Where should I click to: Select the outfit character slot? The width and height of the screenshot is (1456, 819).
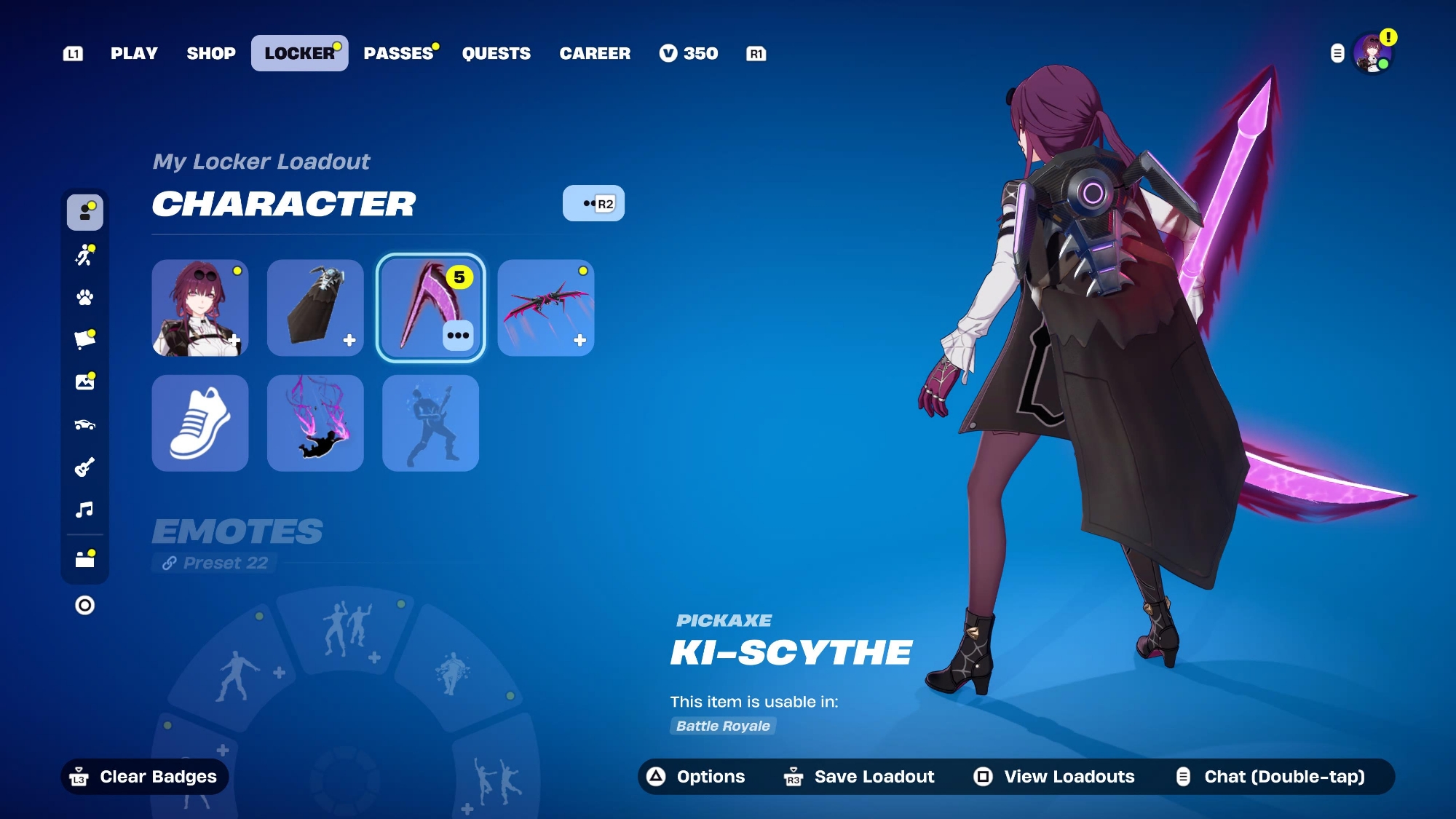200,308
